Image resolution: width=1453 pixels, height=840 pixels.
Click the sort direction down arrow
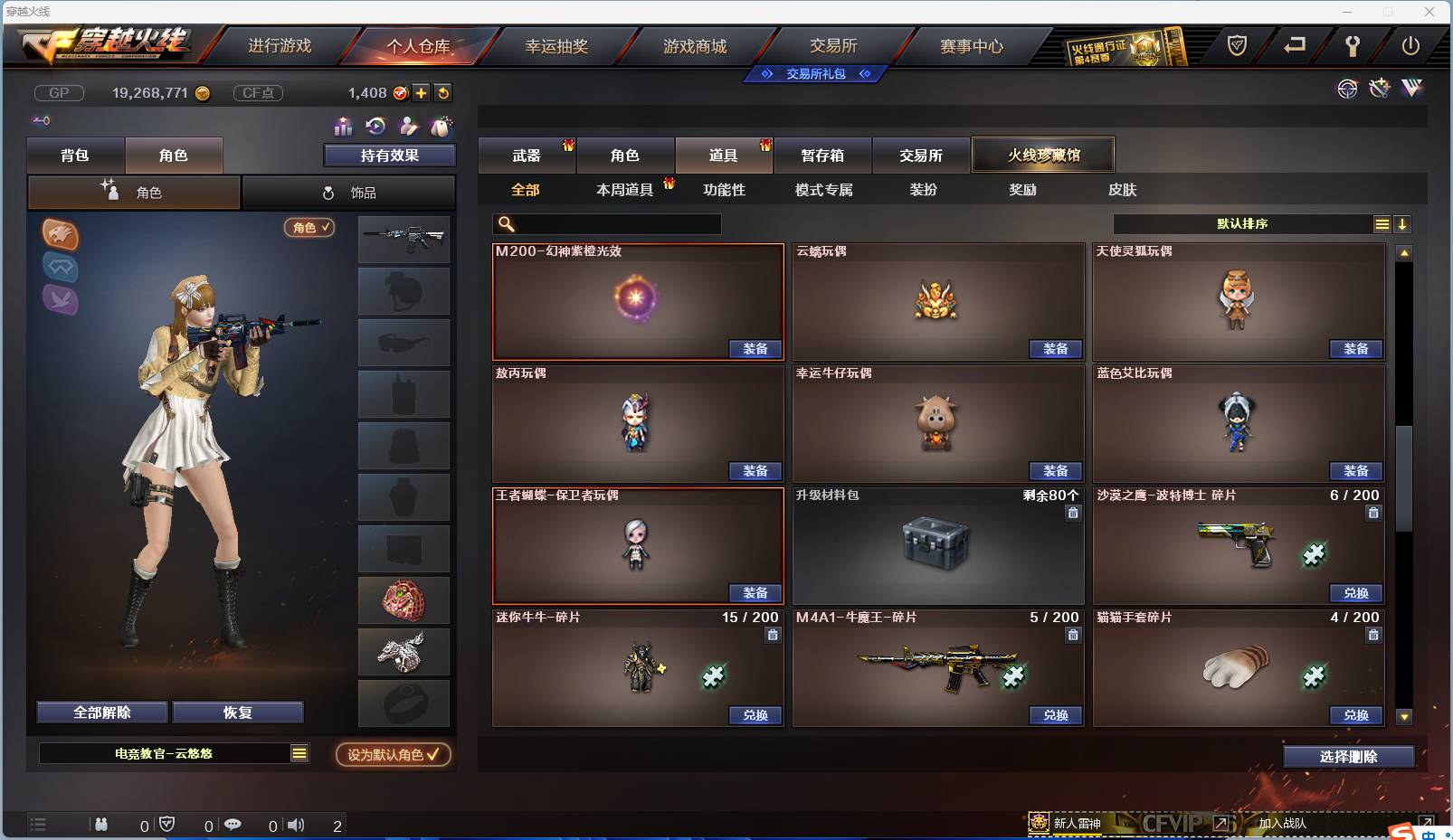1403,223
